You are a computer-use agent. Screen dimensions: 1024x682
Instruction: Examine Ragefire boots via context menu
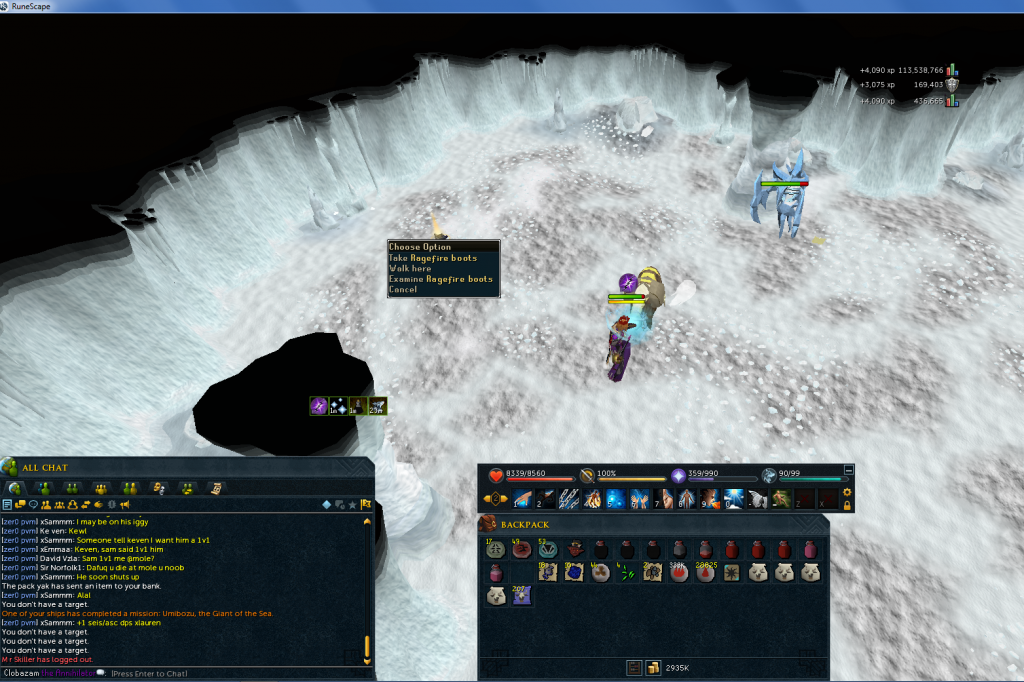click(441, 280)
